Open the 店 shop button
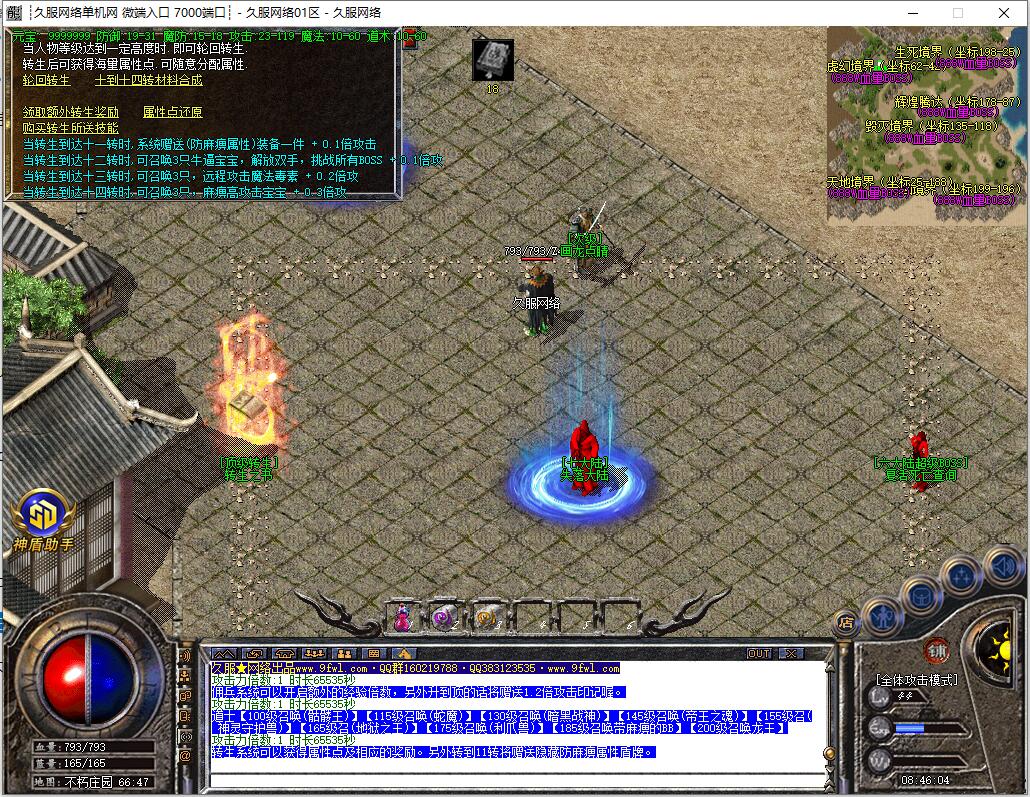1030x797 pixels. 845,621
